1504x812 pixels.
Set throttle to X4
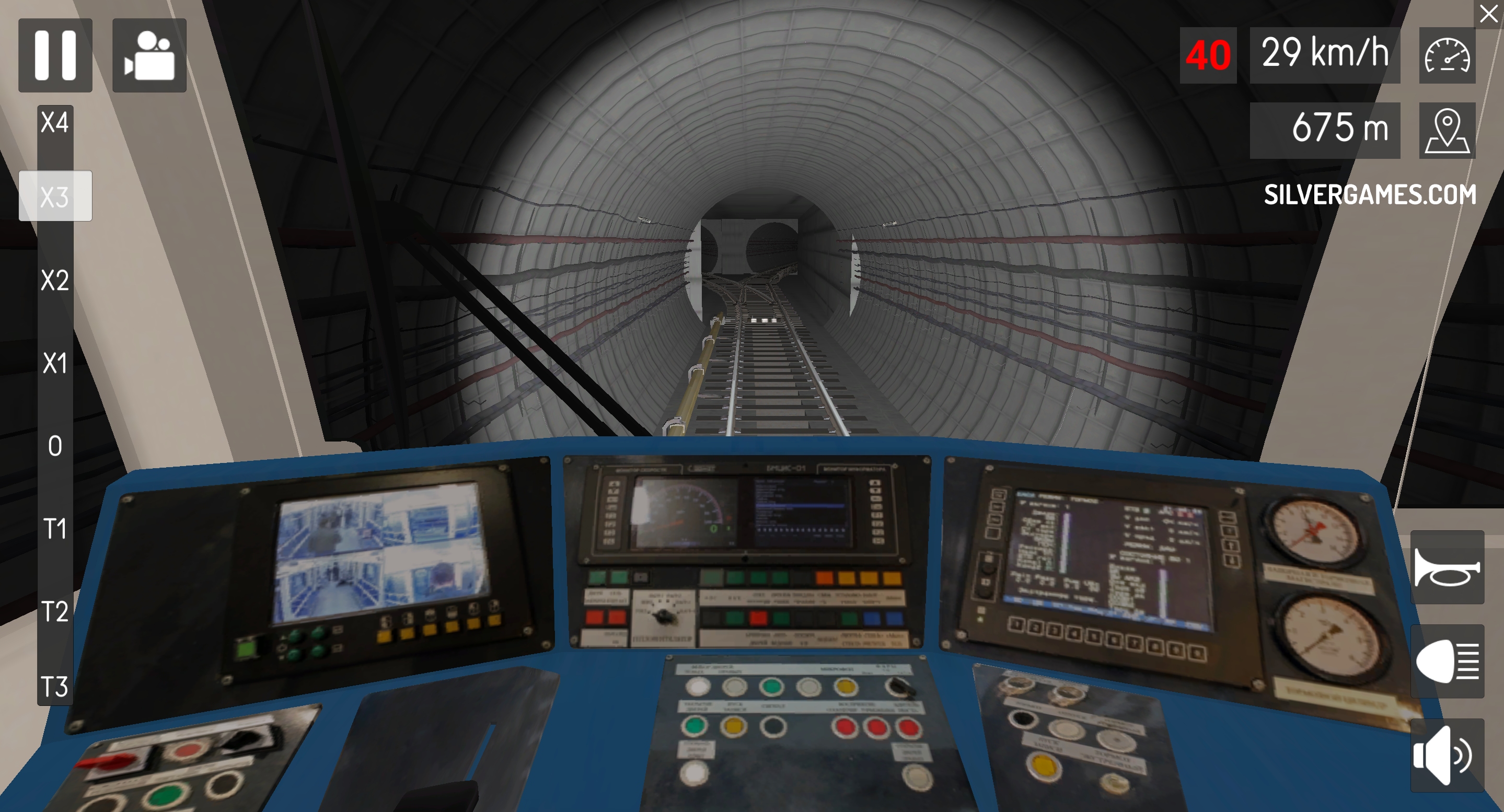click(55, 123)
